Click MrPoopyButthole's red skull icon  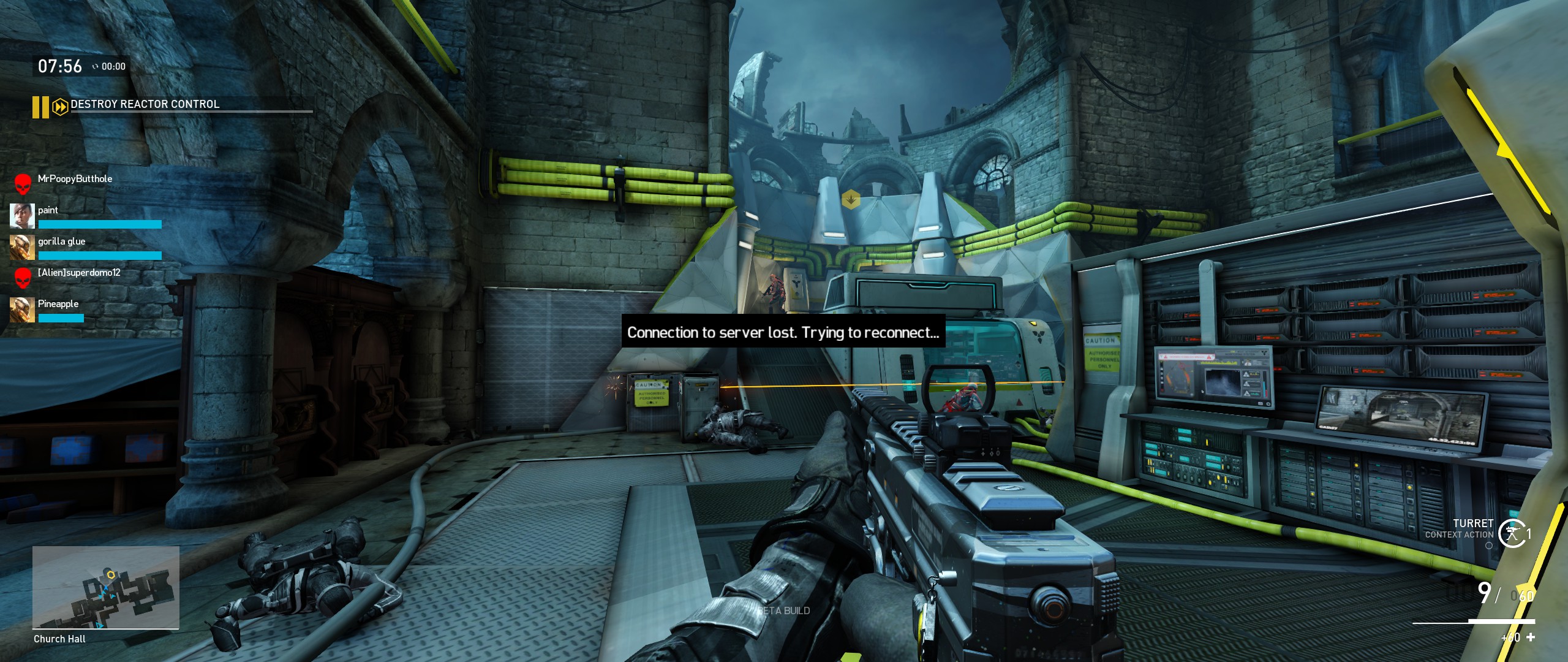(x=23, y=183)
